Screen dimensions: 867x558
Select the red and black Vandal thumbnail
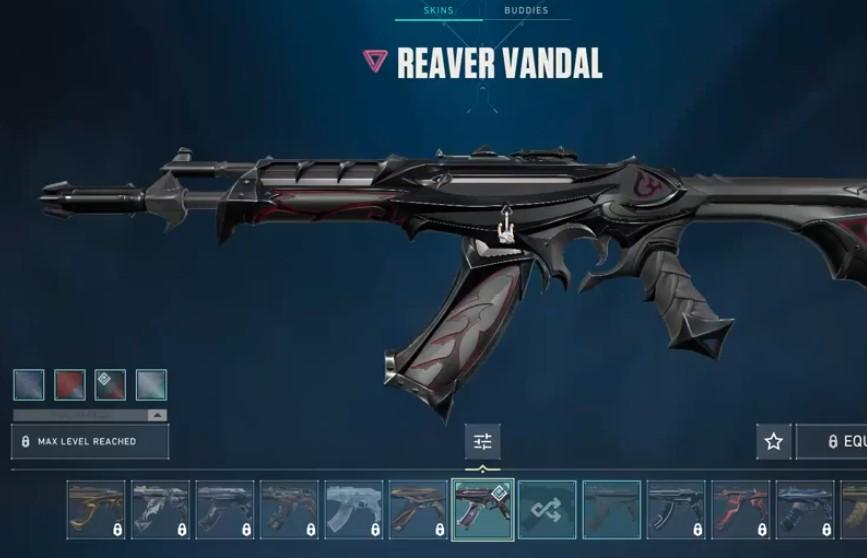click(x=740, y=510)
